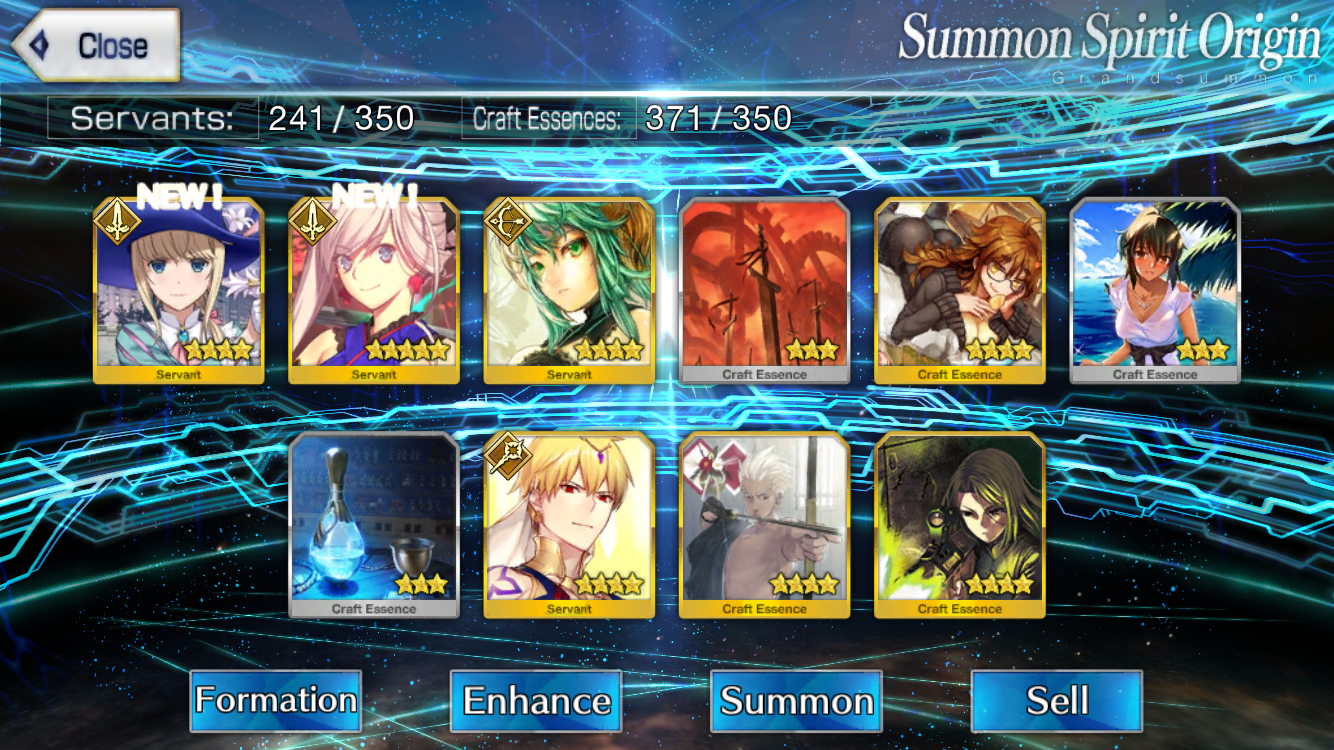The height and width of the screenshot is (750, 1334).
Task: Inspect the blonde red-eyed caster servant card
Action: point(569,525)
